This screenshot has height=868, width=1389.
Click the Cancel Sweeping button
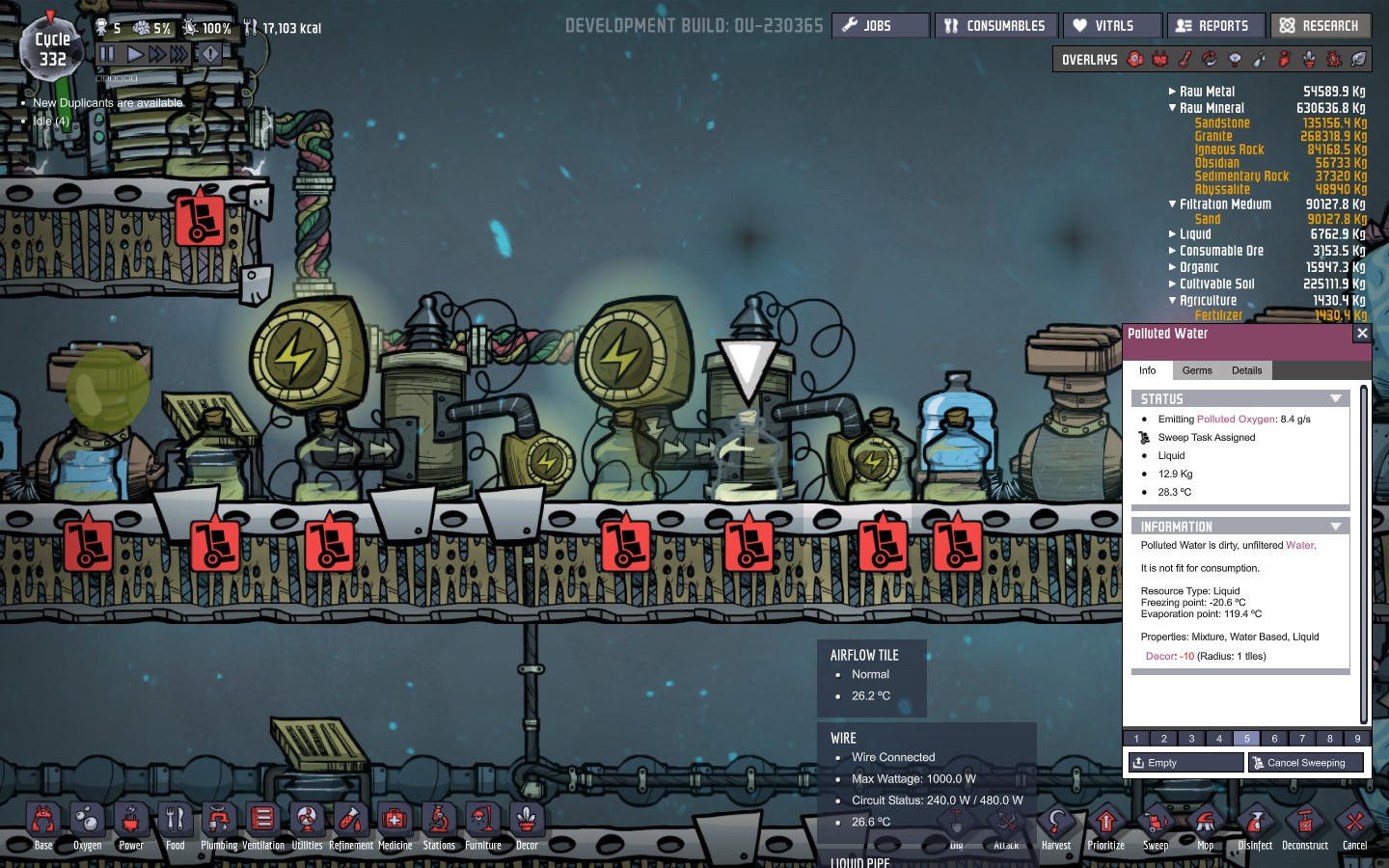(x=1306, y=762)
